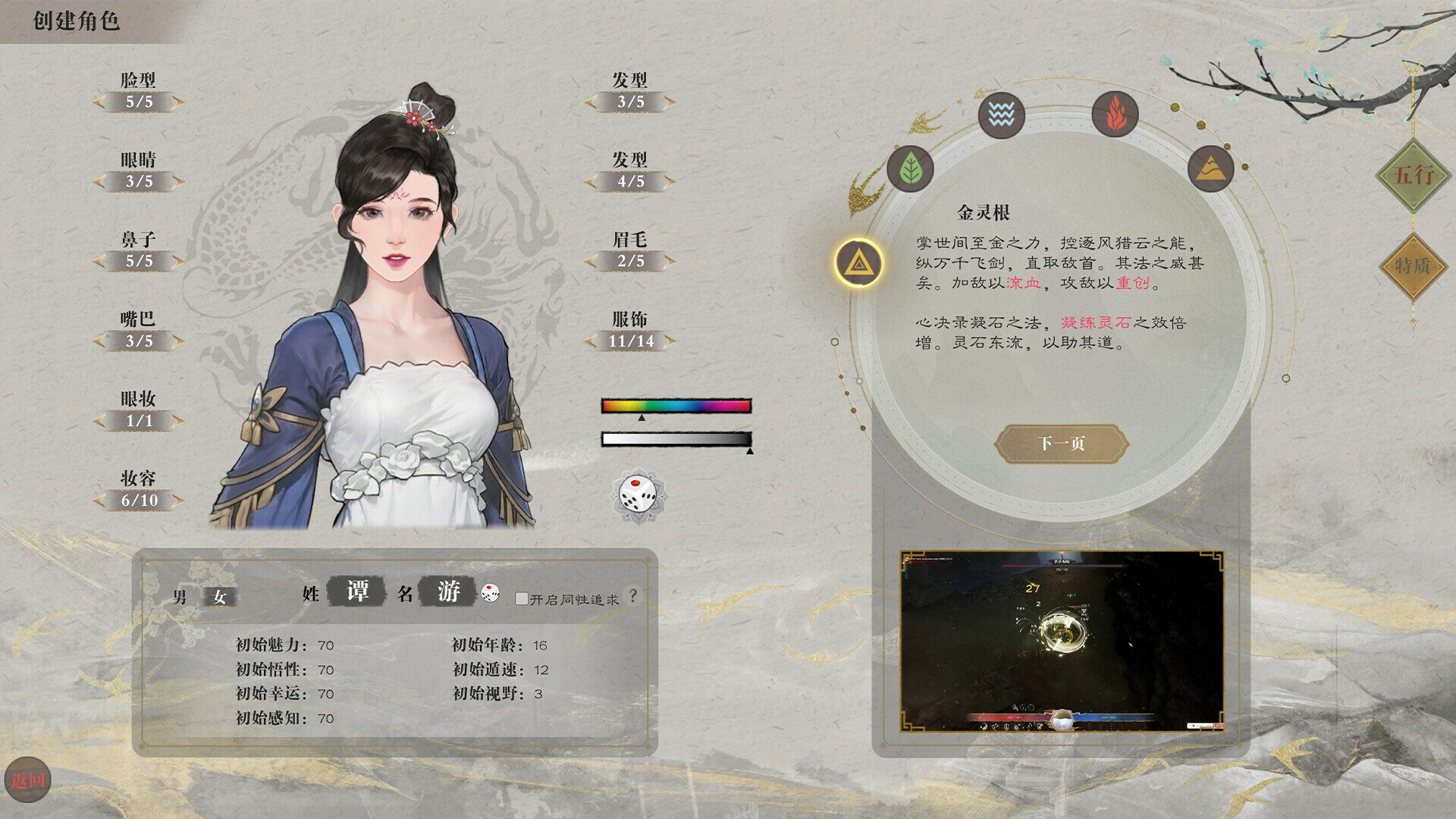
Task: Select the fire element icon
Action: tap(1115, 115)
